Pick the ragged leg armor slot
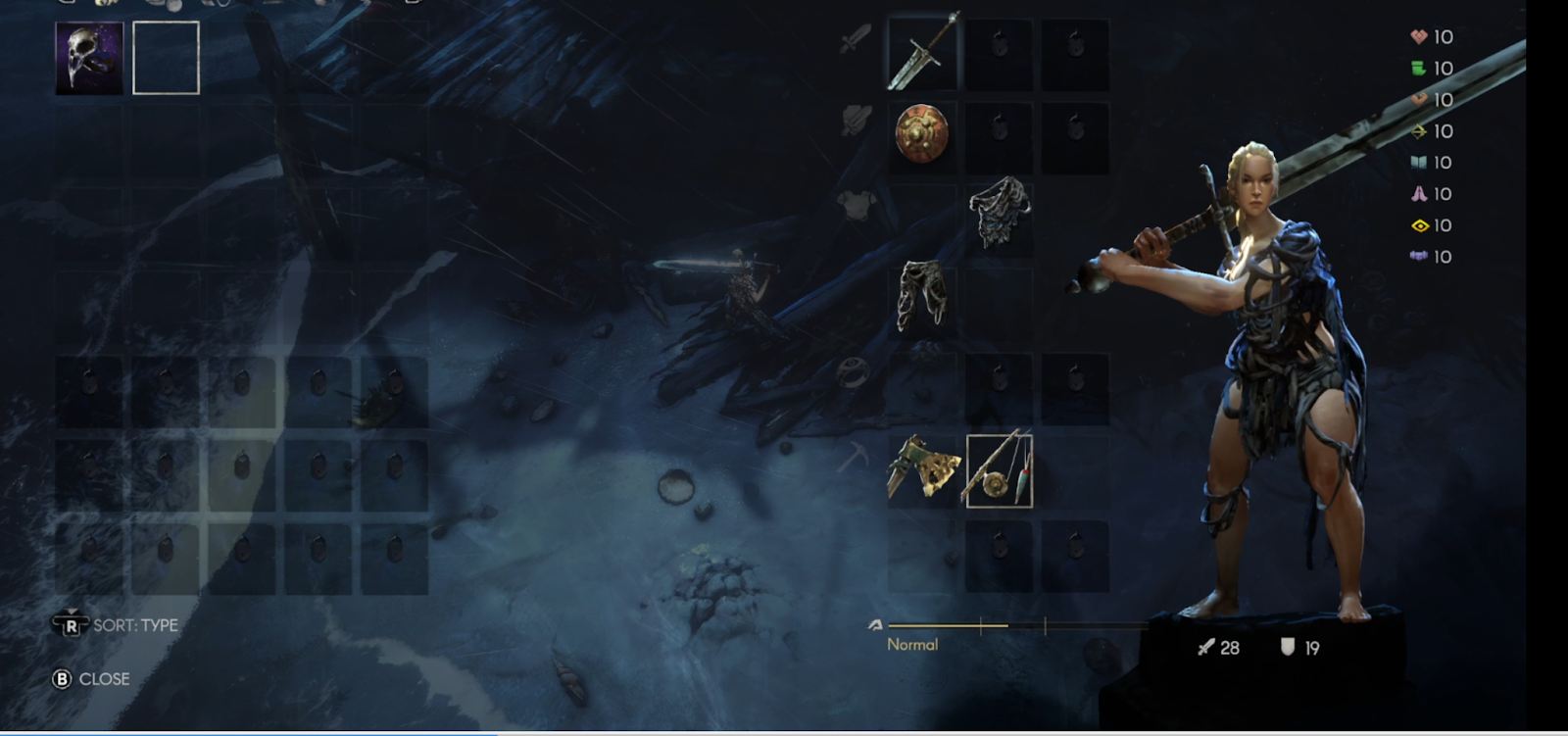 click(x=922, y=295)
